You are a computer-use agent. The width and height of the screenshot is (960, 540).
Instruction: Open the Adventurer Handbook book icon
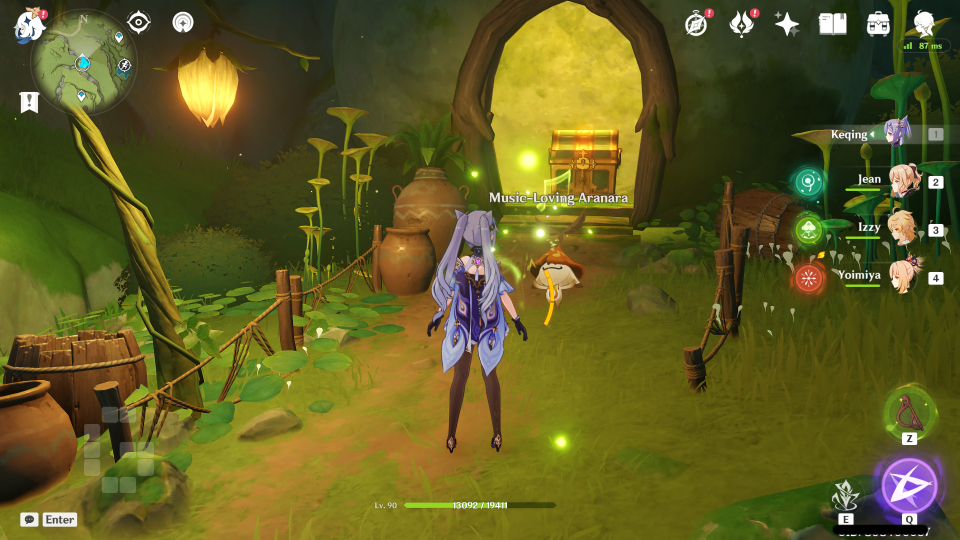click(x=832, y=24)
